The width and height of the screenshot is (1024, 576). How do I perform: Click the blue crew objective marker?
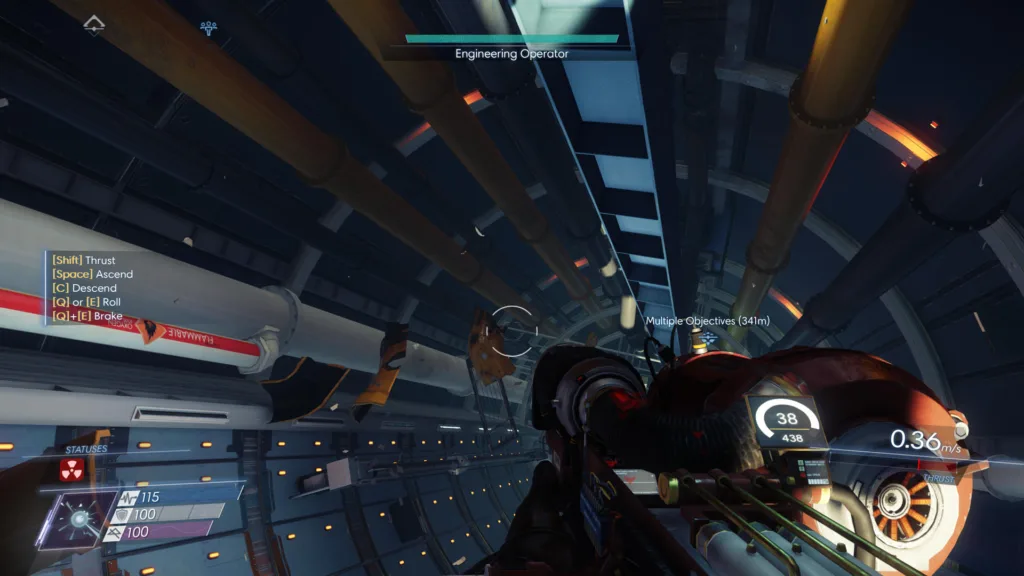click(208, 27)
